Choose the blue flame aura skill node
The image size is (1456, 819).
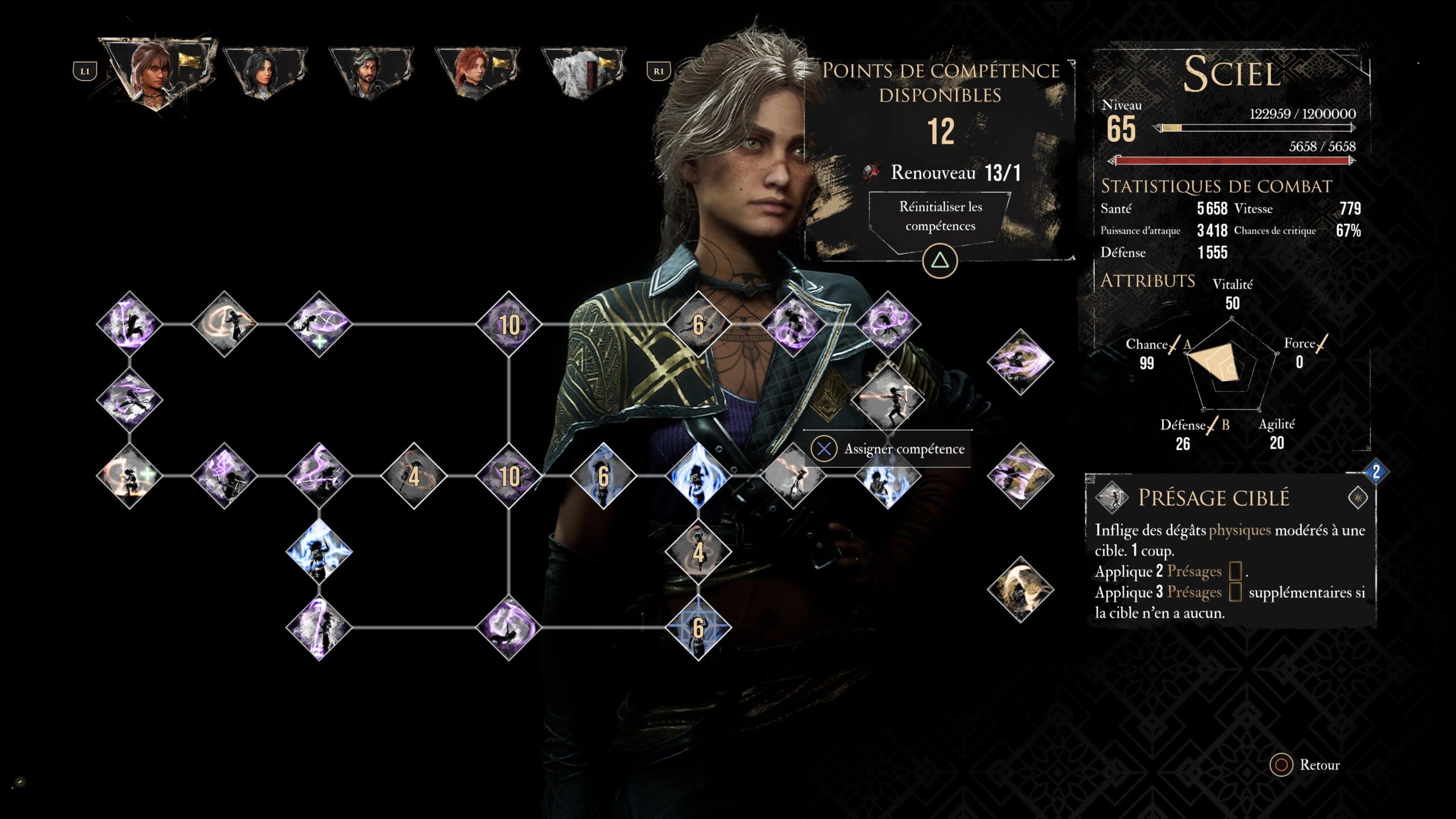point(698,475)
